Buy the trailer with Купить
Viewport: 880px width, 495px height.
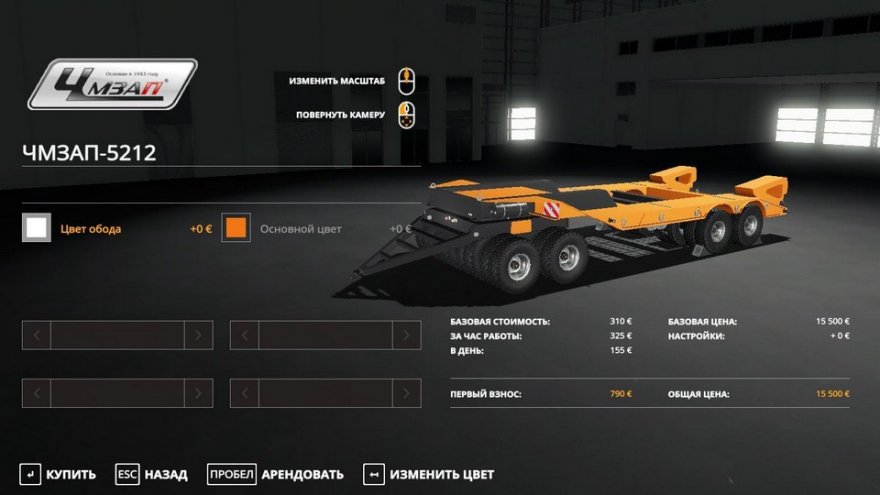[58, 474]
